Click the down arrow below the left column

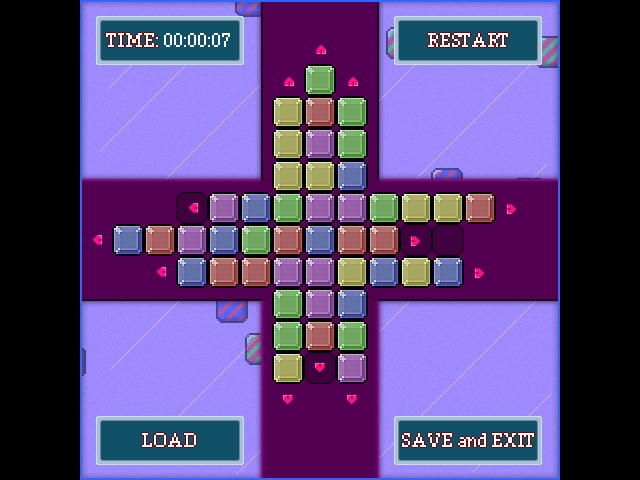click(288, 399)
